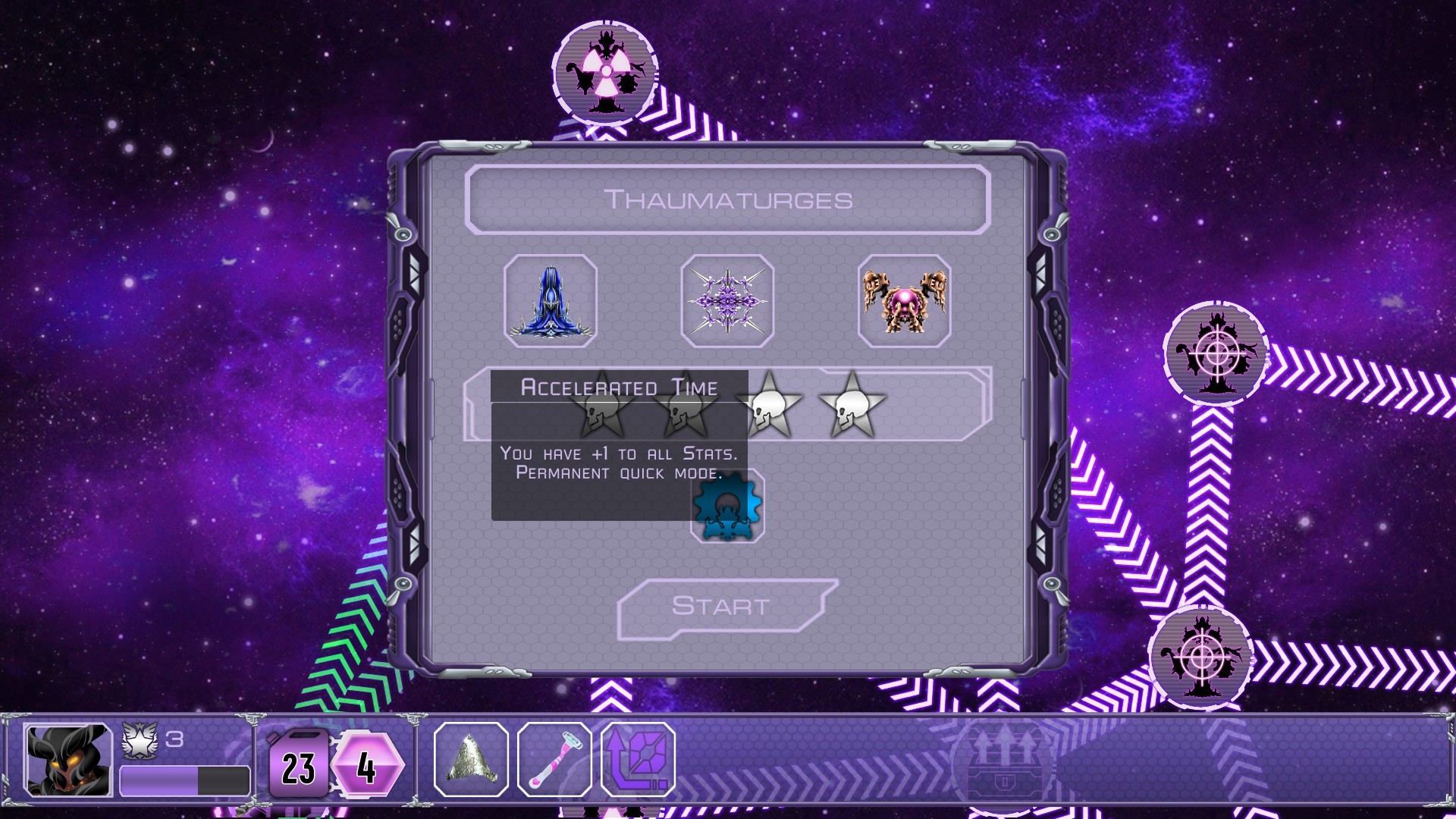Click the radioactive mission node at top
The image size is (1456, 819).
pos(604,71)
